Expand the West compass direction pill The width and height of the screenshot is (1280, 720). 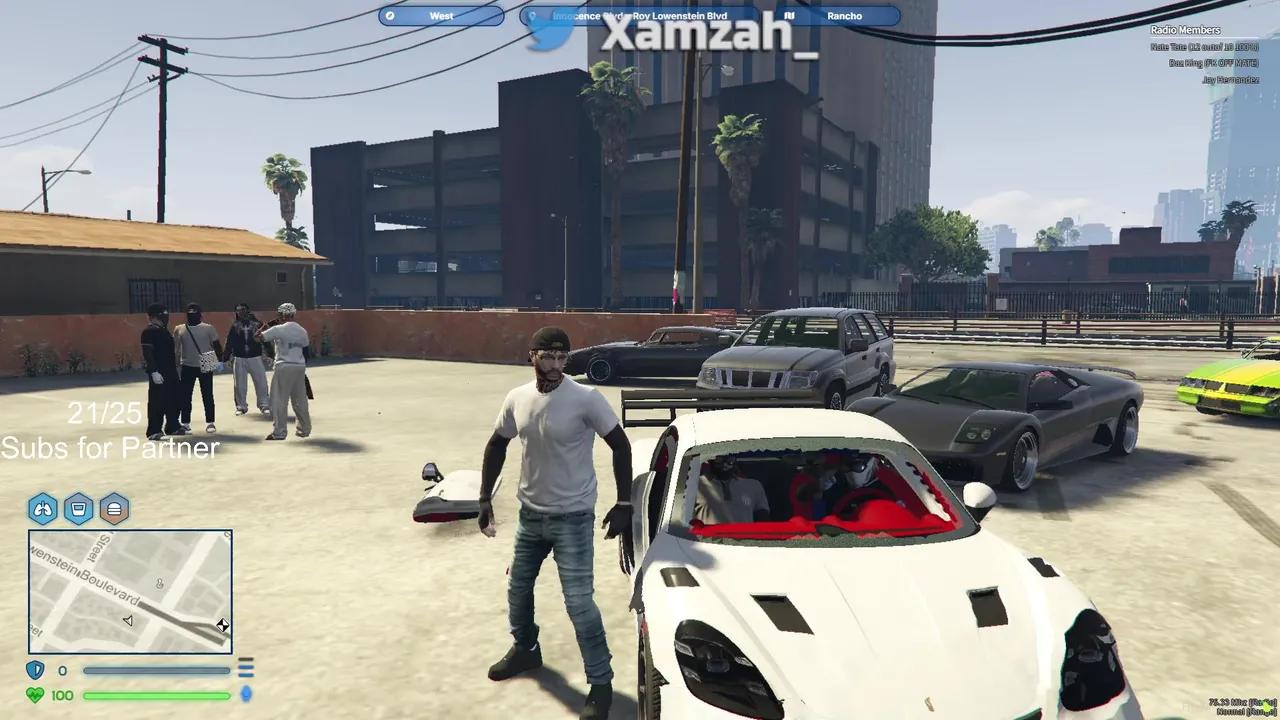point(439,16)
